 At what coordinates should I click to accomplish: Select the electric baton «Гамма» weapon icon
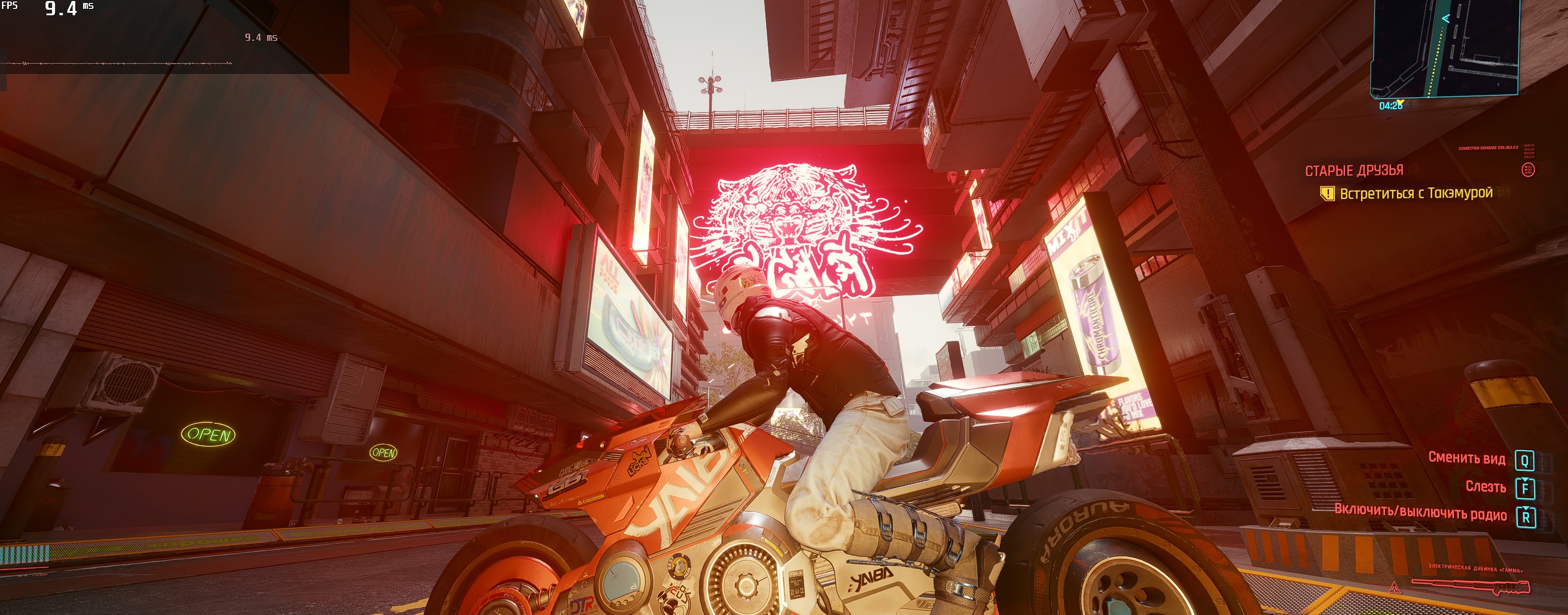click(x=1470, y=586)
